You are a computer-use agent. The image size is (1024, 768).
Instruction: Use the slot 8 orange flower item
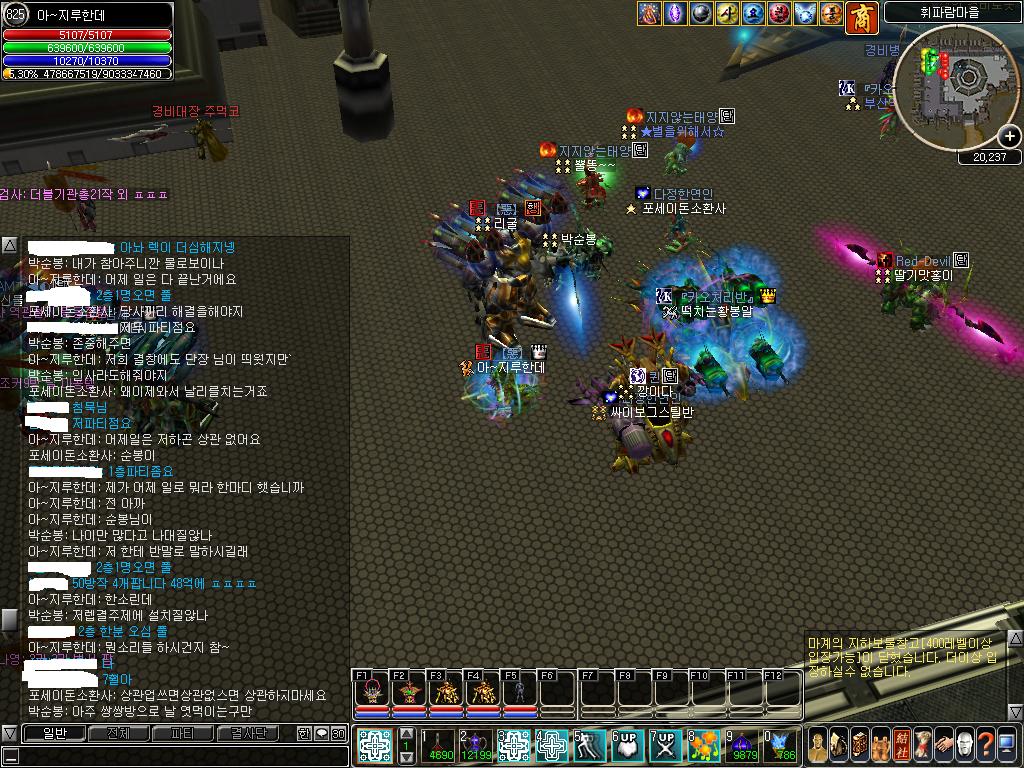pyautogui.click(x=704, y=745)
